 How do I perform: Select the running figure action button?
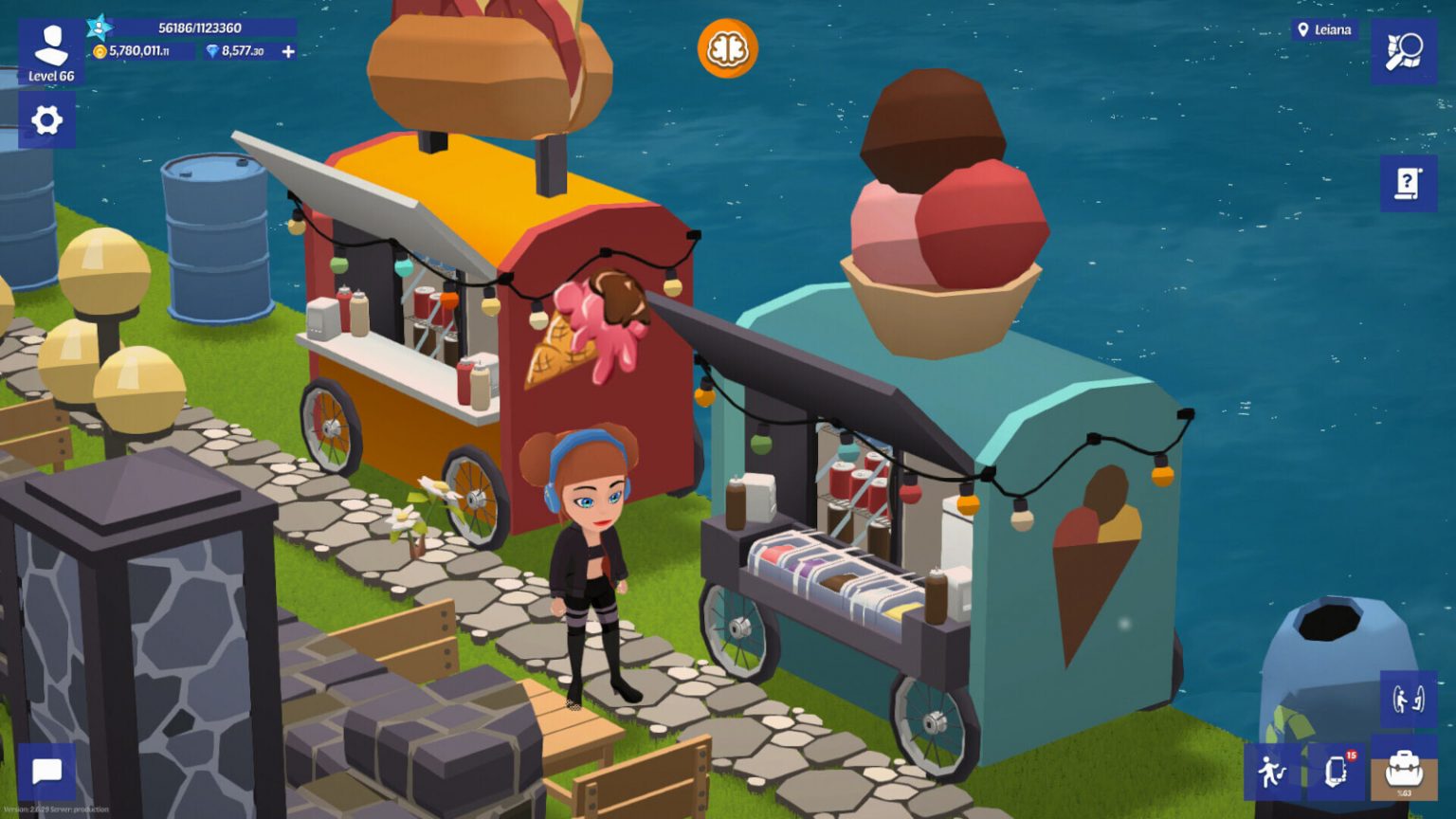coord(1271,772)
